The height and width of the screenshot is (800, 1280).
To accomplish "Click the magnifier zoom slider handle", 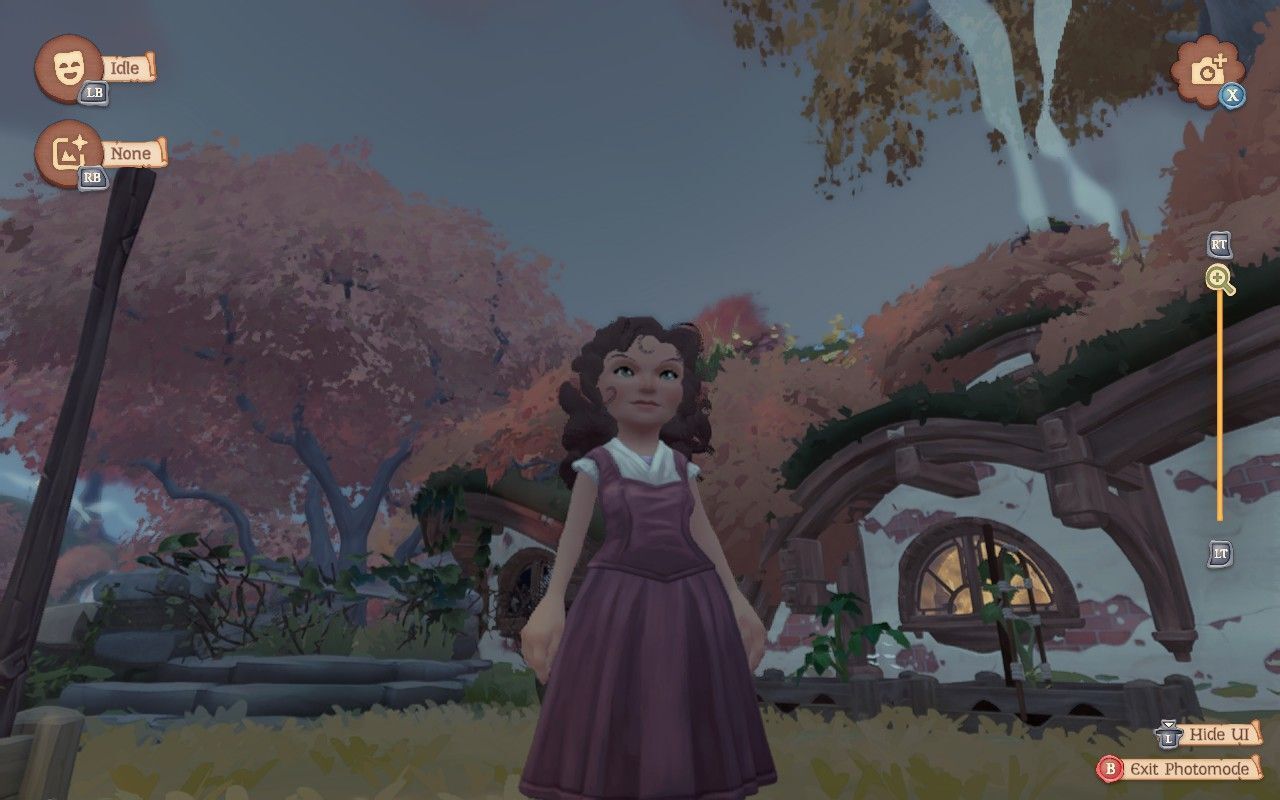I will [1219, 279].
